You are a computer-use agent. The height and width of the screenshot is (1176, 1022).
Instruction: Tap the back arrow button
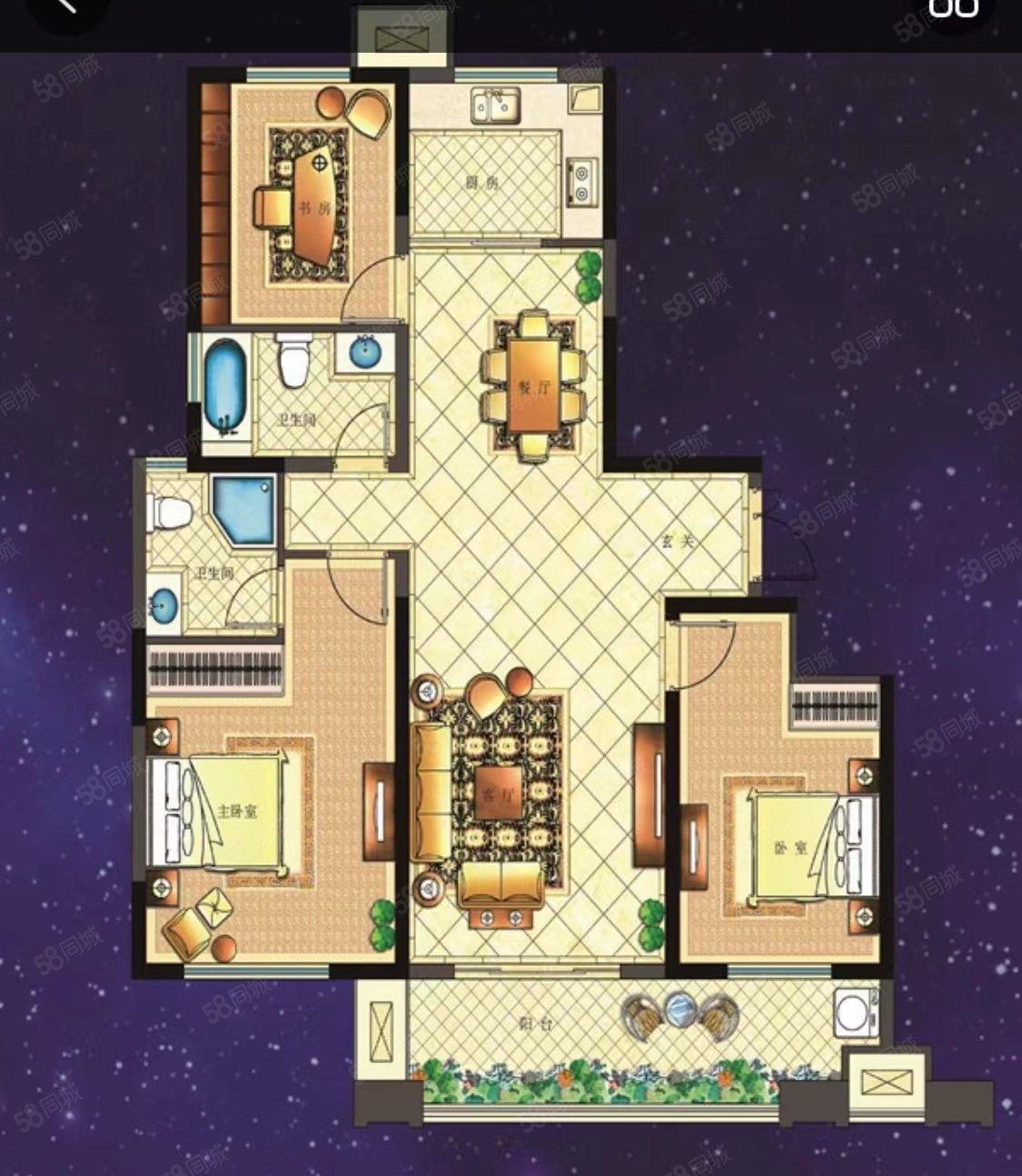(65, 7)
